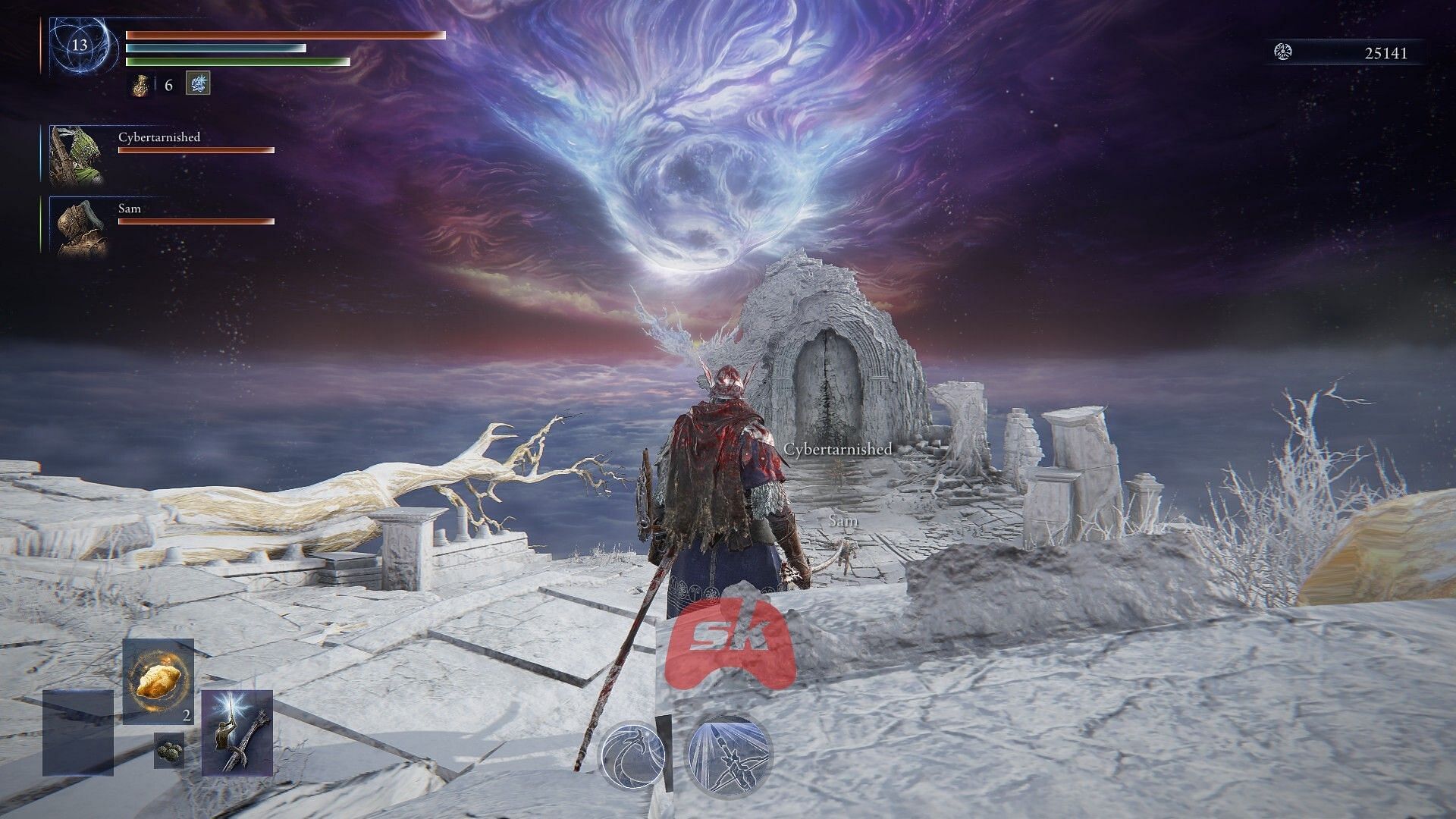Select teammate Sam's portrait

pyautogui.click(x=77, y=225)
